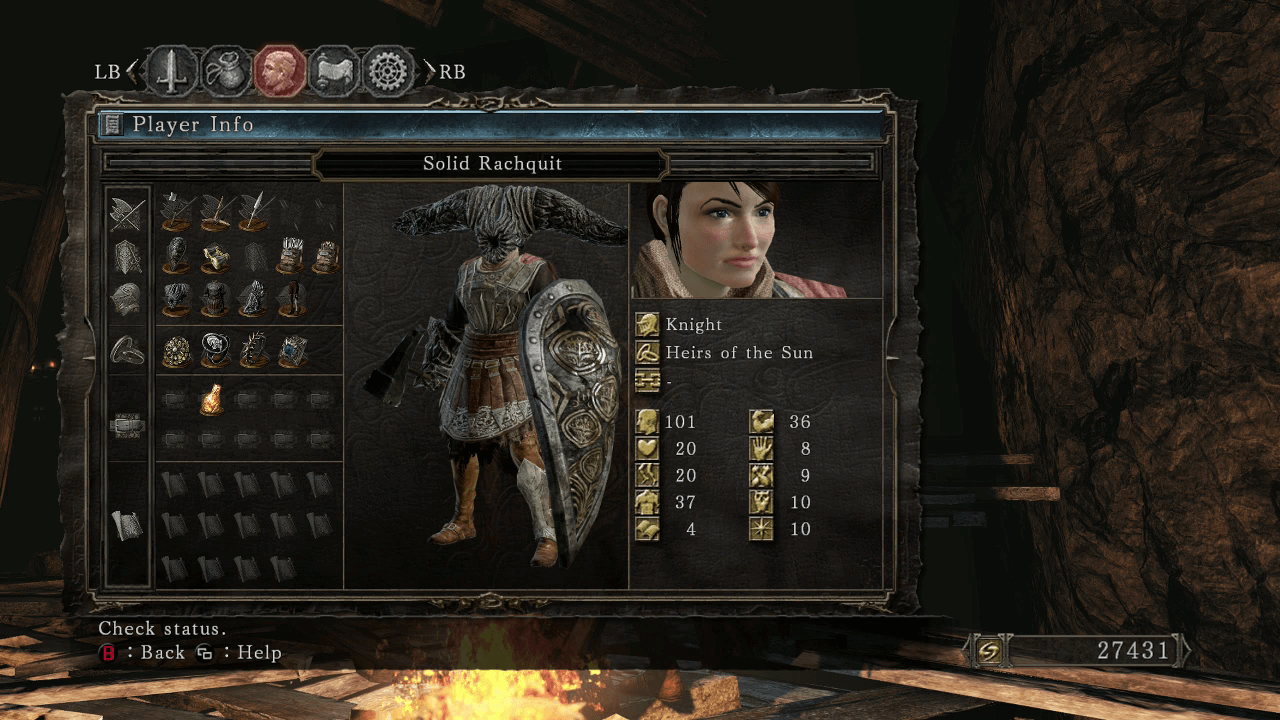This screenshot has height=720, width=1280.
Task: Choose the golden crossbow slot
Action: (215, 256)
